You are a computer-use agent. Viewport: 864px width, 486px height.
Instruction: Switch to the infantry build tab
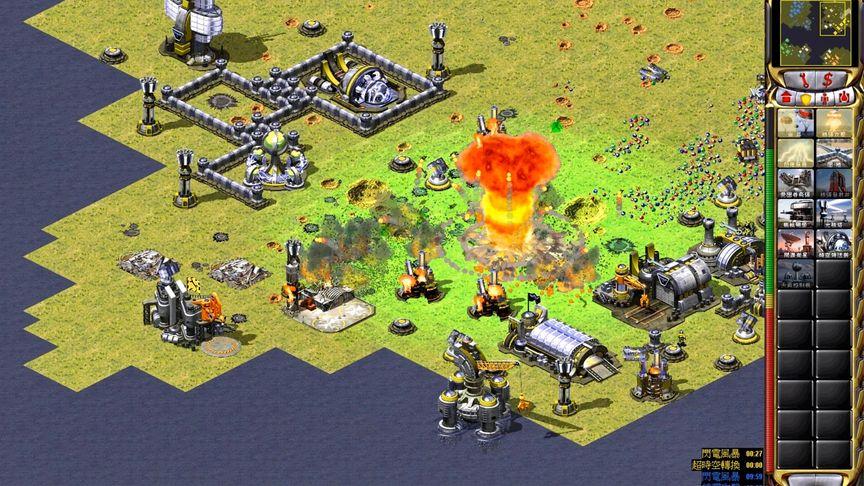tap(827, 97)
